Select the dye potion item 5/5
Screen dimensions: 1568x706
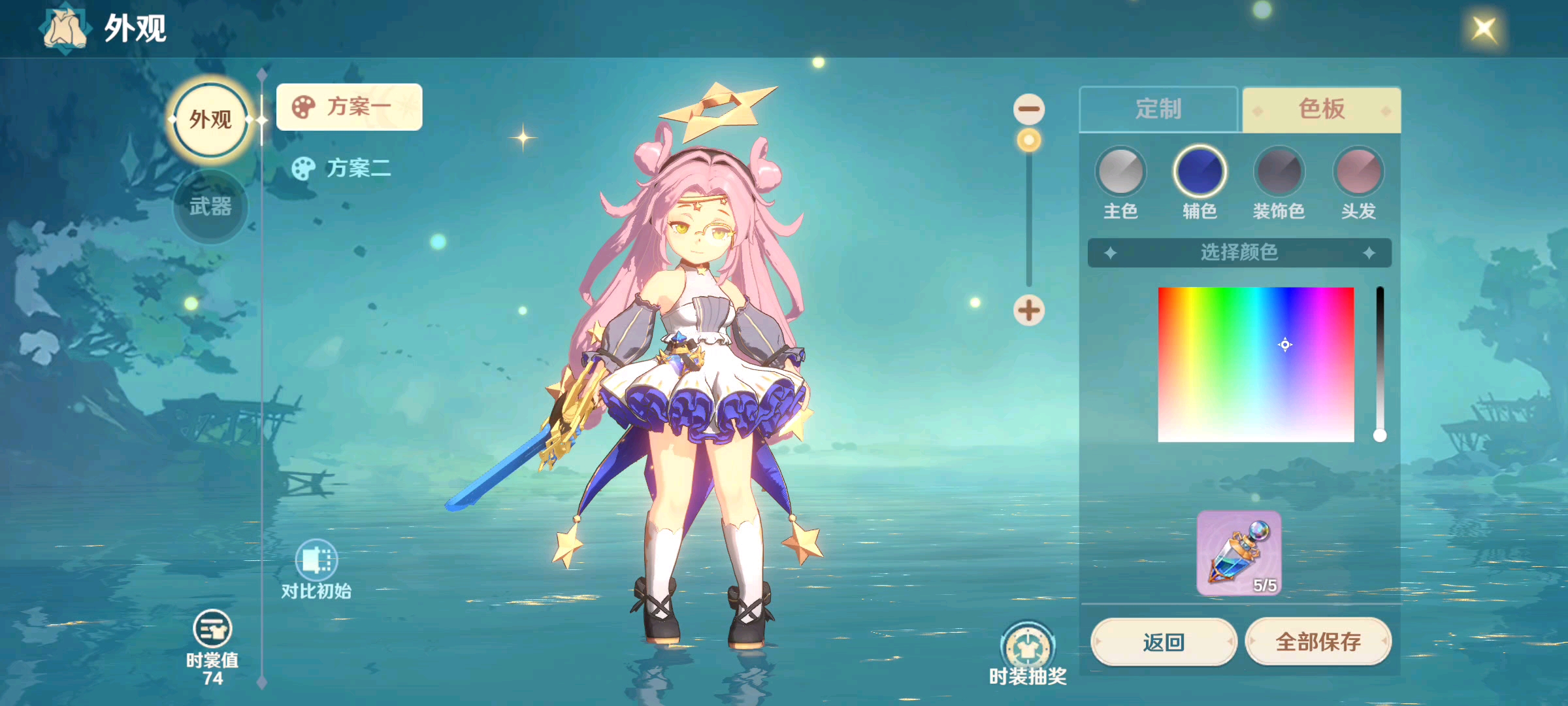pyautogui.click(x=1239, y=553)
